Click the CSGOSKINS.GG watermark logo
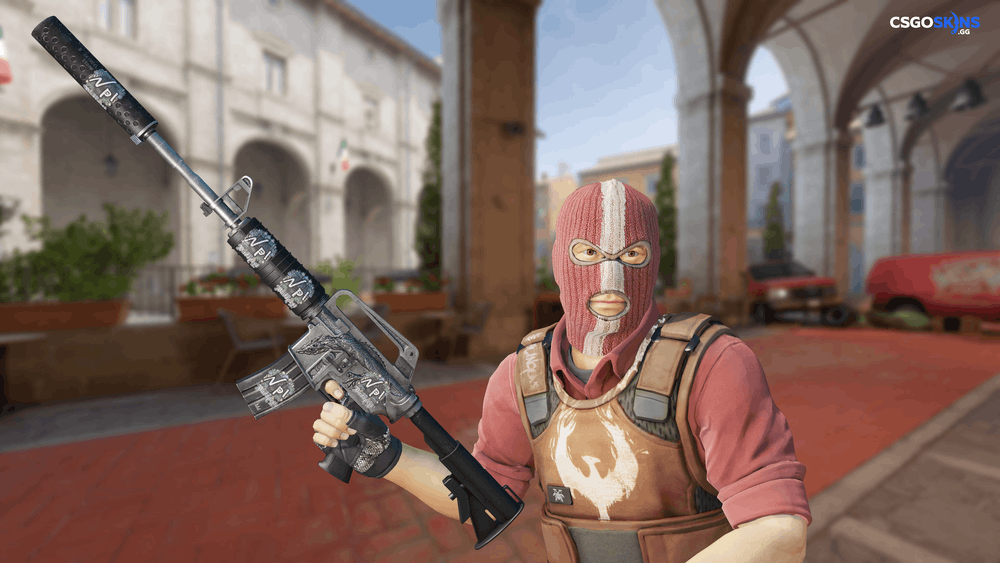 pos(935,24)
